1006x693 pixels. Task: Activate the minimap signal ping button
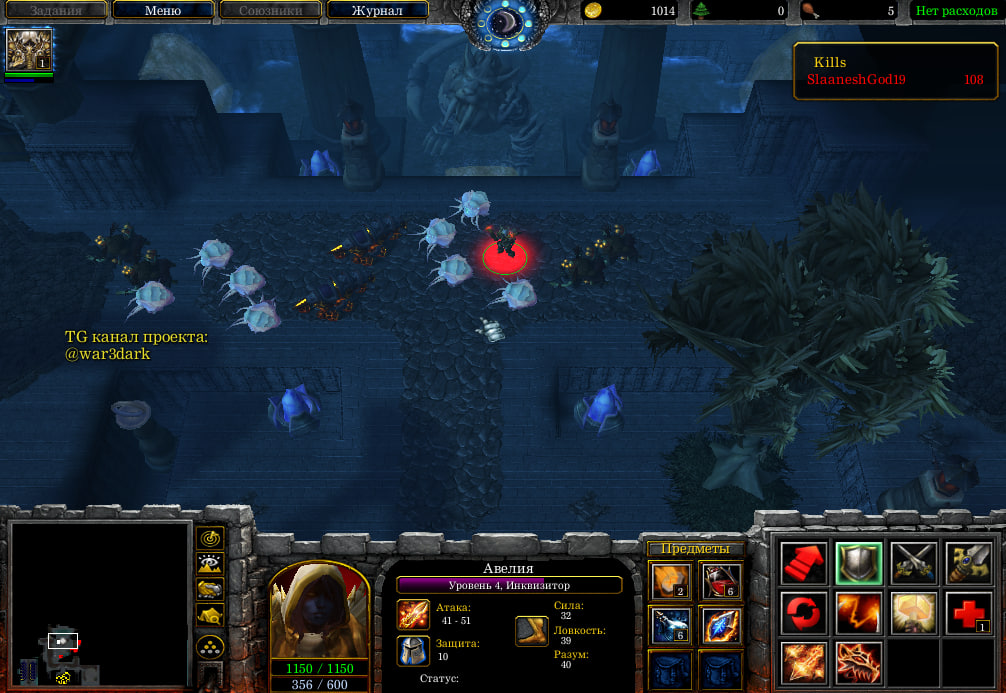[x=210, y=538]
